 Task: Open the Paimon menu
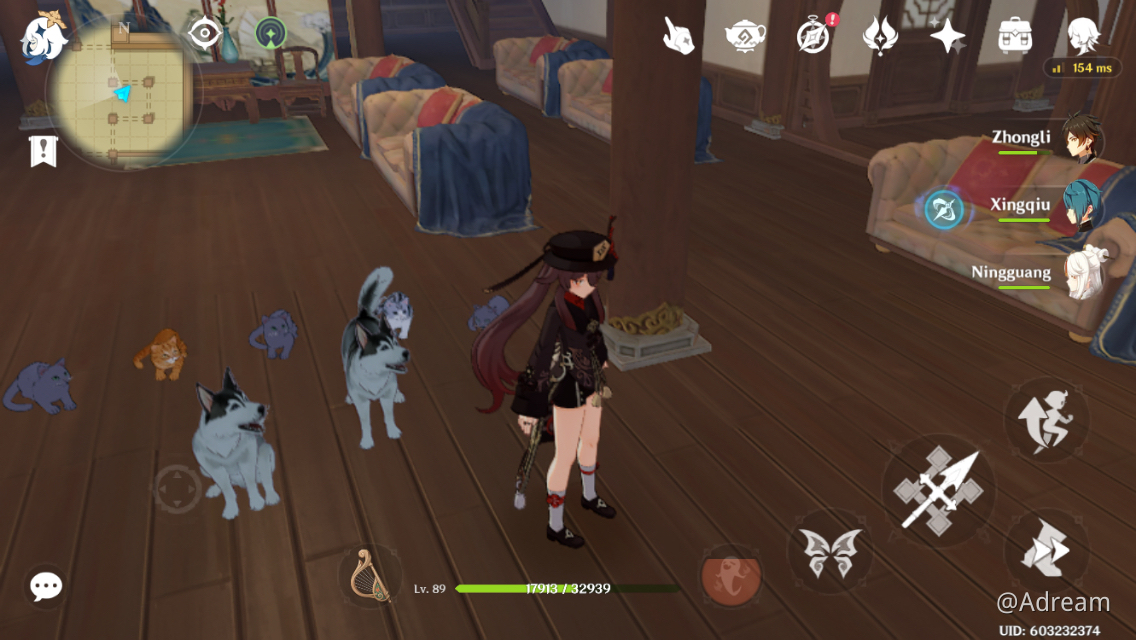[42, 36]
